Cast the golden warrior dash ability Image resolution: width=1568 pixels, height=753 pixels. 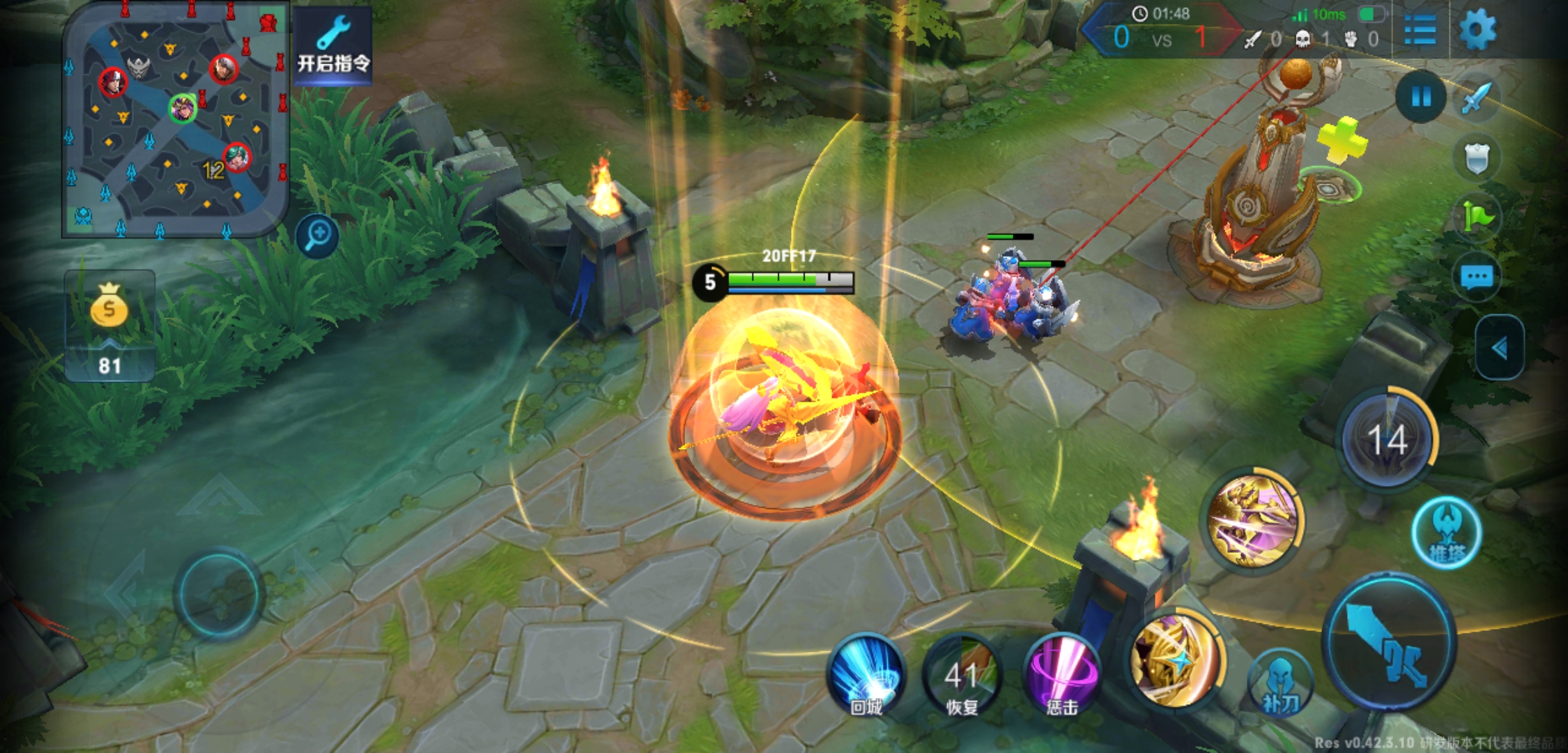[1254, 521]
